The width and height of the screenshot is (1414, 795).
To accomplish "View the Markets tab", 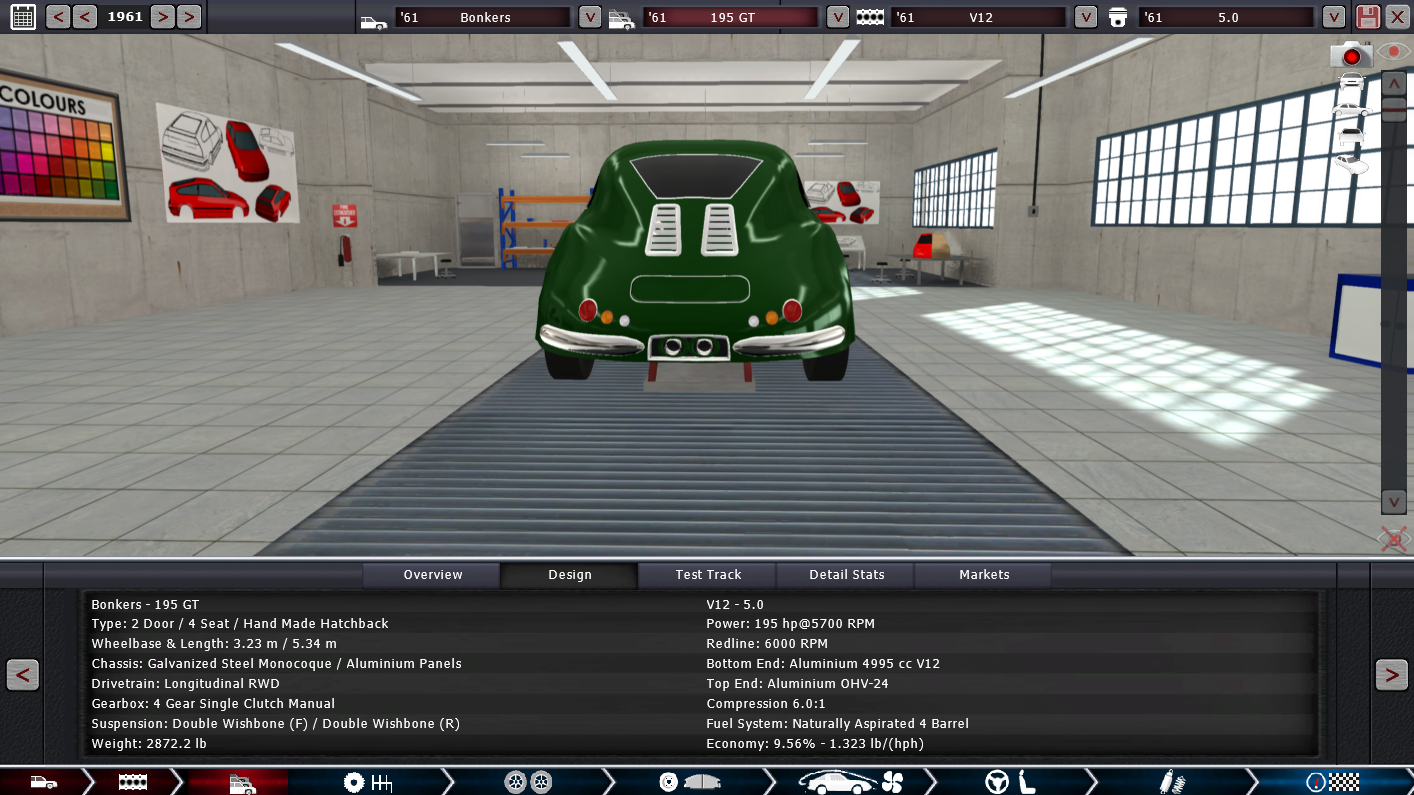I will point(984,575).
